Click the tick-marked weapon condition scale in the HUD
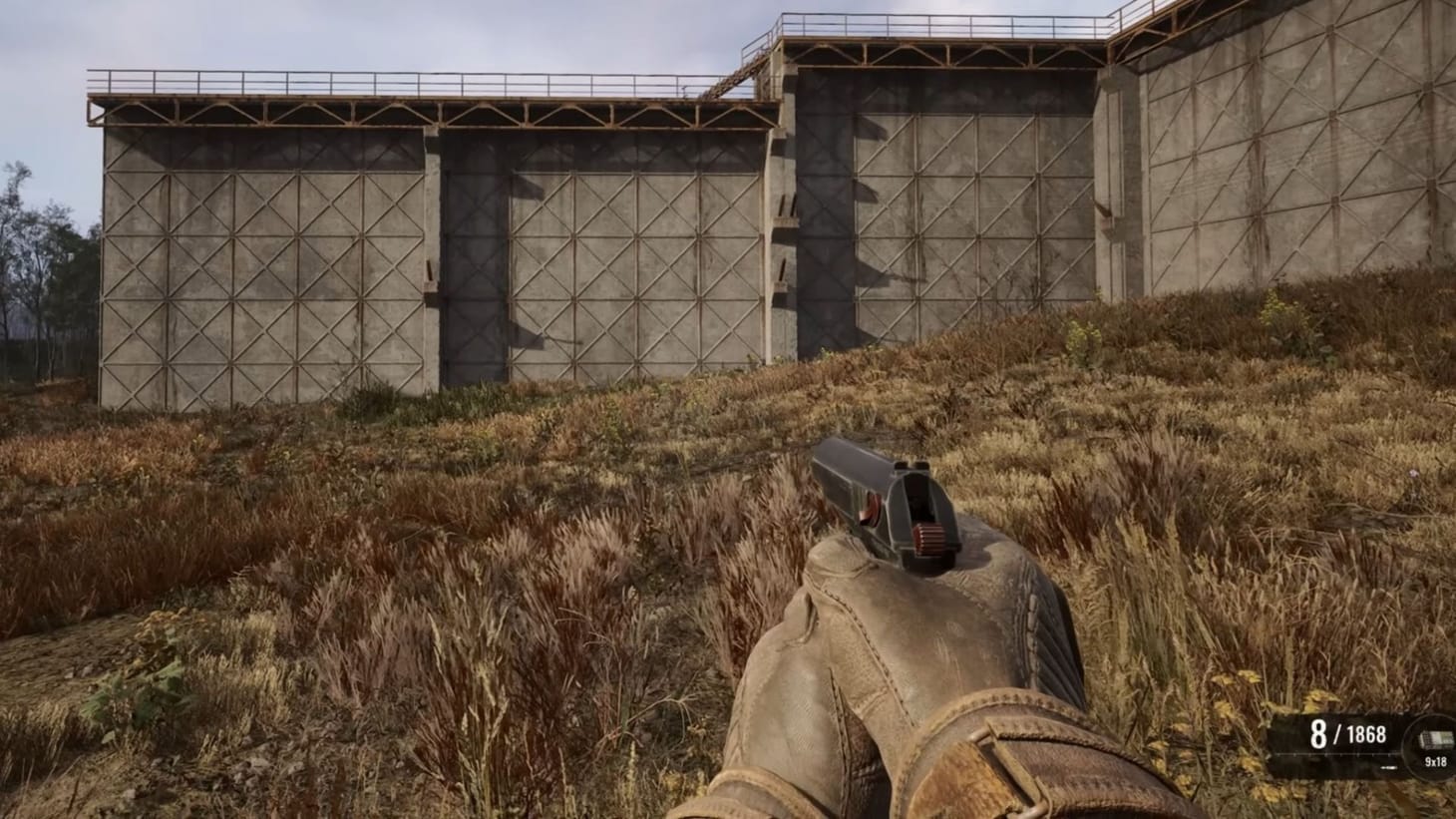This screenshot has height=819, width=1456. click(1338, 754)
